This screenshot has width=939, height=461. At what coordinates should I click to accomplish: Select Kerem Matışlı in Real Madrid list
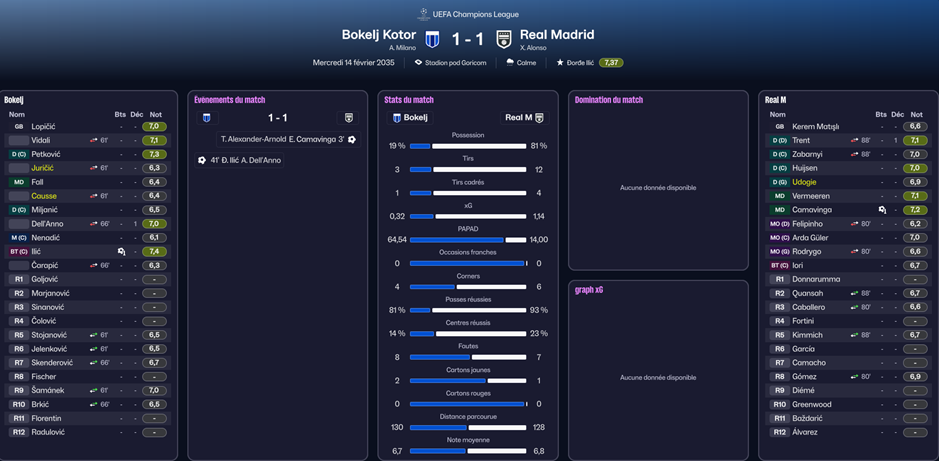(815, 127)
